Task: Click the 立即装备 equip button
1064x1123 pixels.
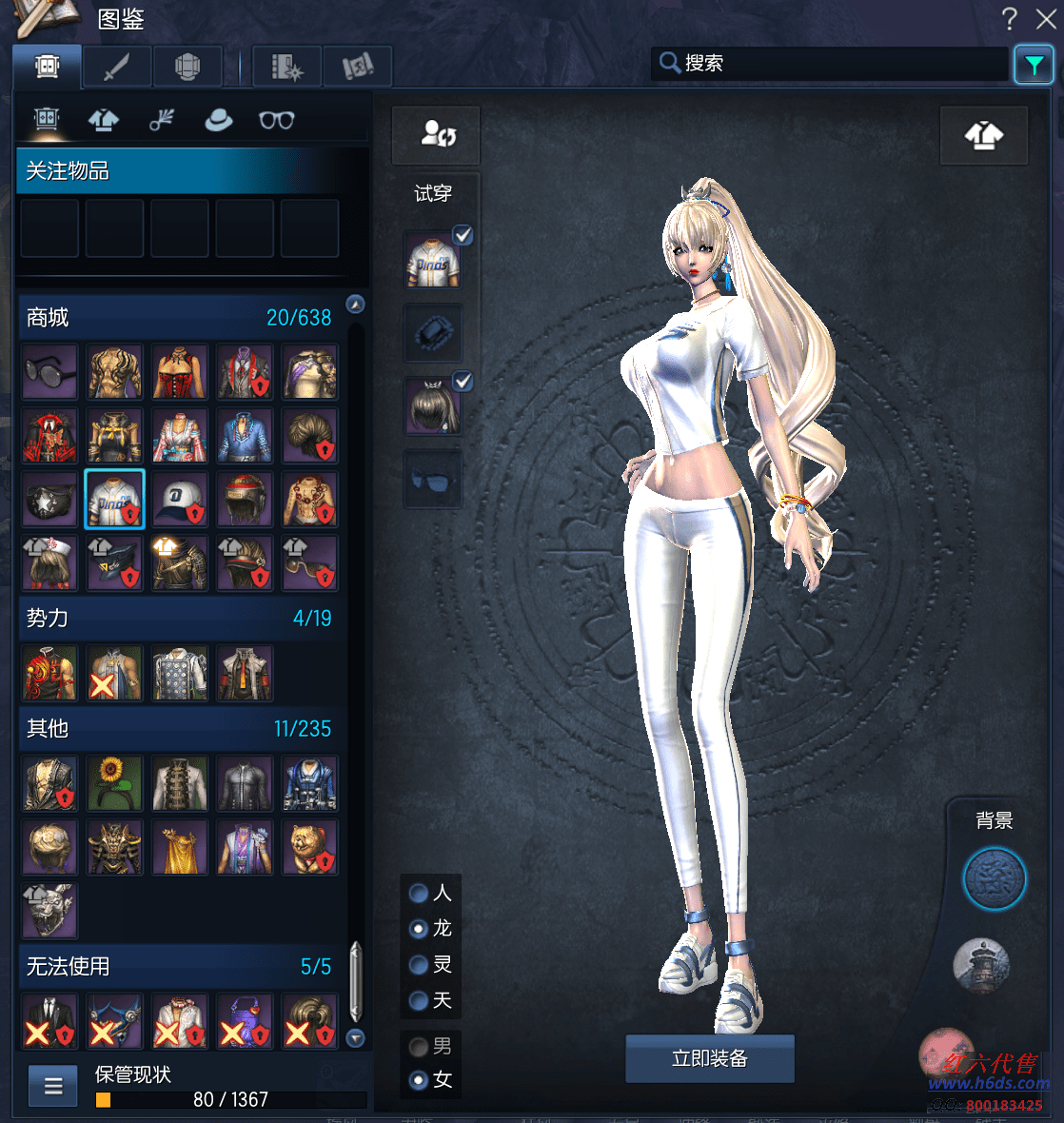Action: pos(709,1058)
